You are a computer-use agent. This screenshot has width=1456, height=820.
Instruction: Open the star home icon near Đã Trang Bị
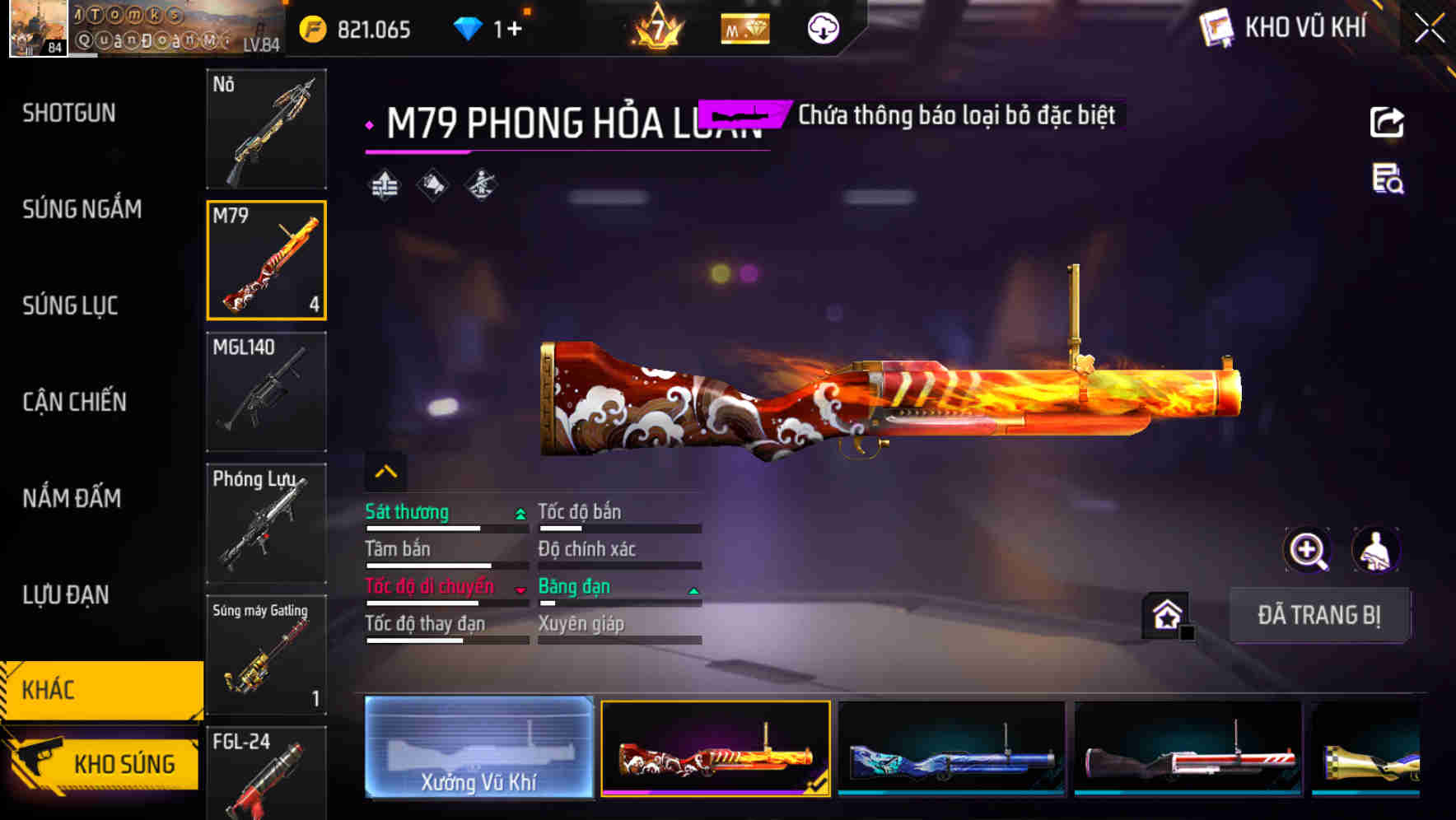point(1164,615)
